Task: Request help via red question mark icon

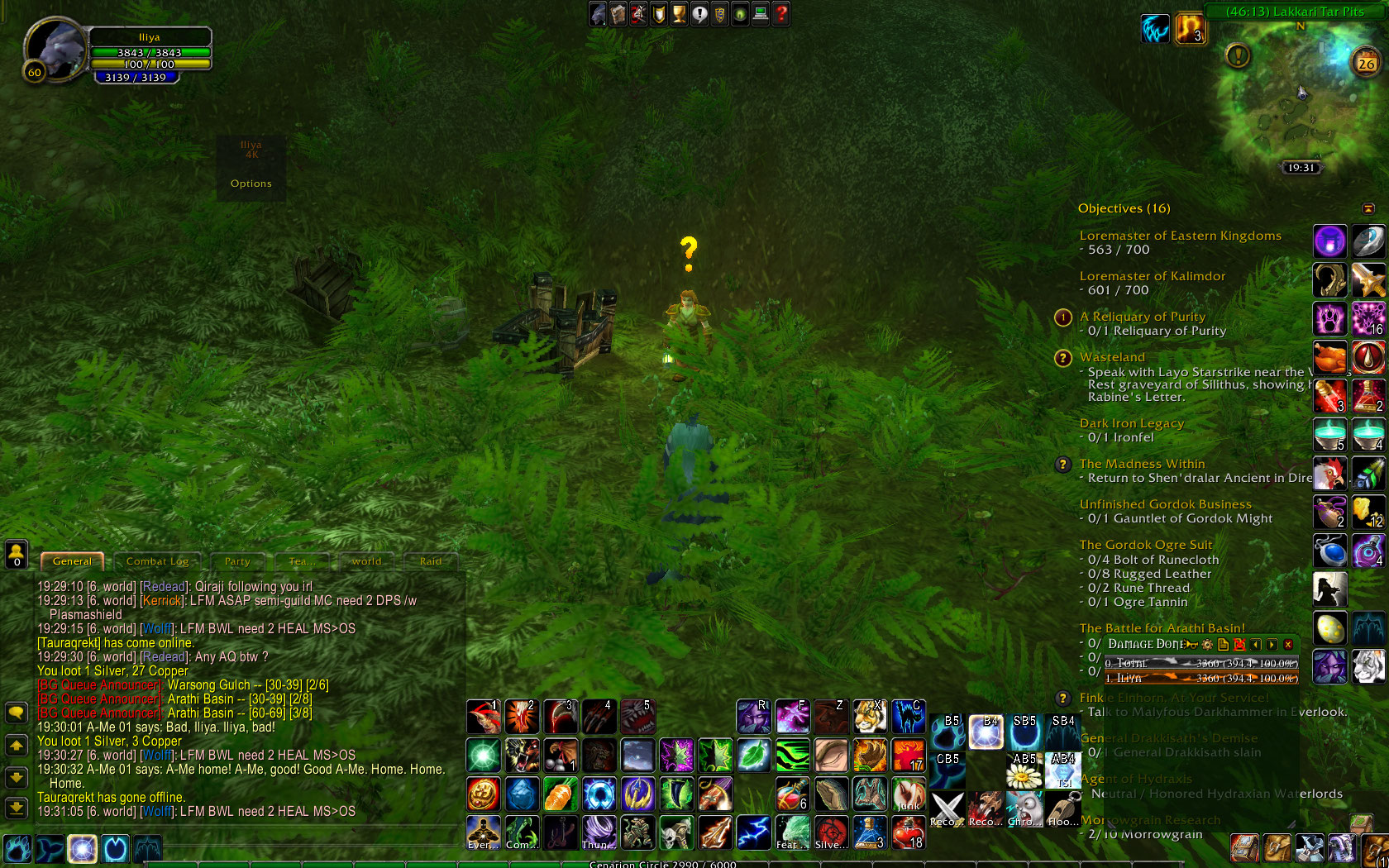Action: [x=780, y=13]
